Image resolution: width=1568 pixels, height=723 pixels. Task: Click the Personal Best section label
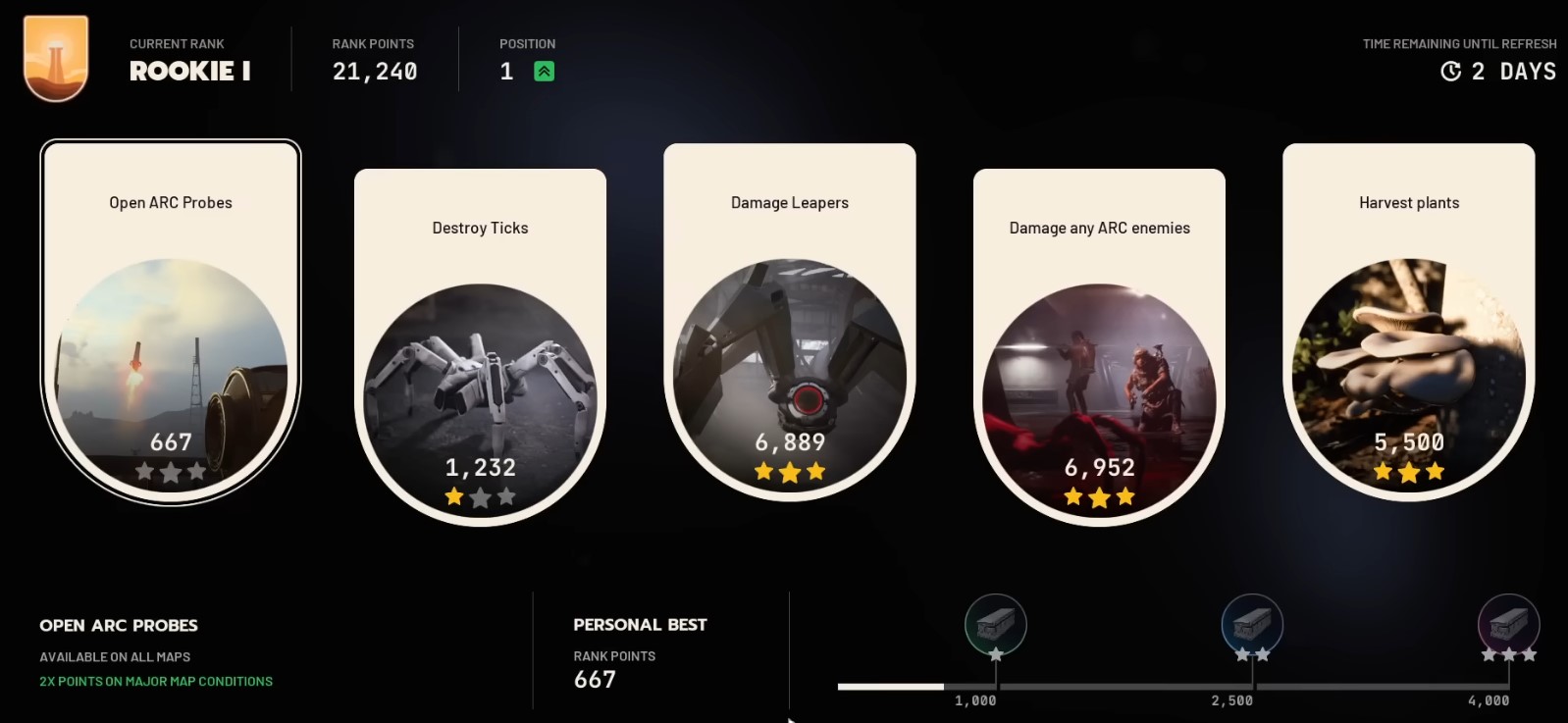coord(640,624)
